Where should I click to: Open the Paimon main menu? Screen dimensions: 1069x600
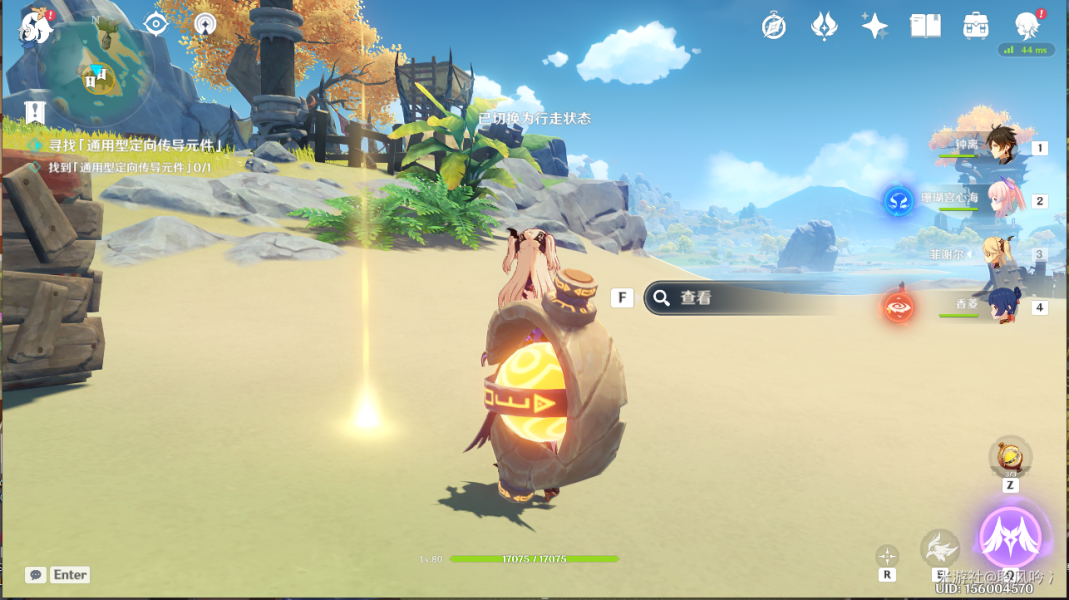tap(36, 27)
